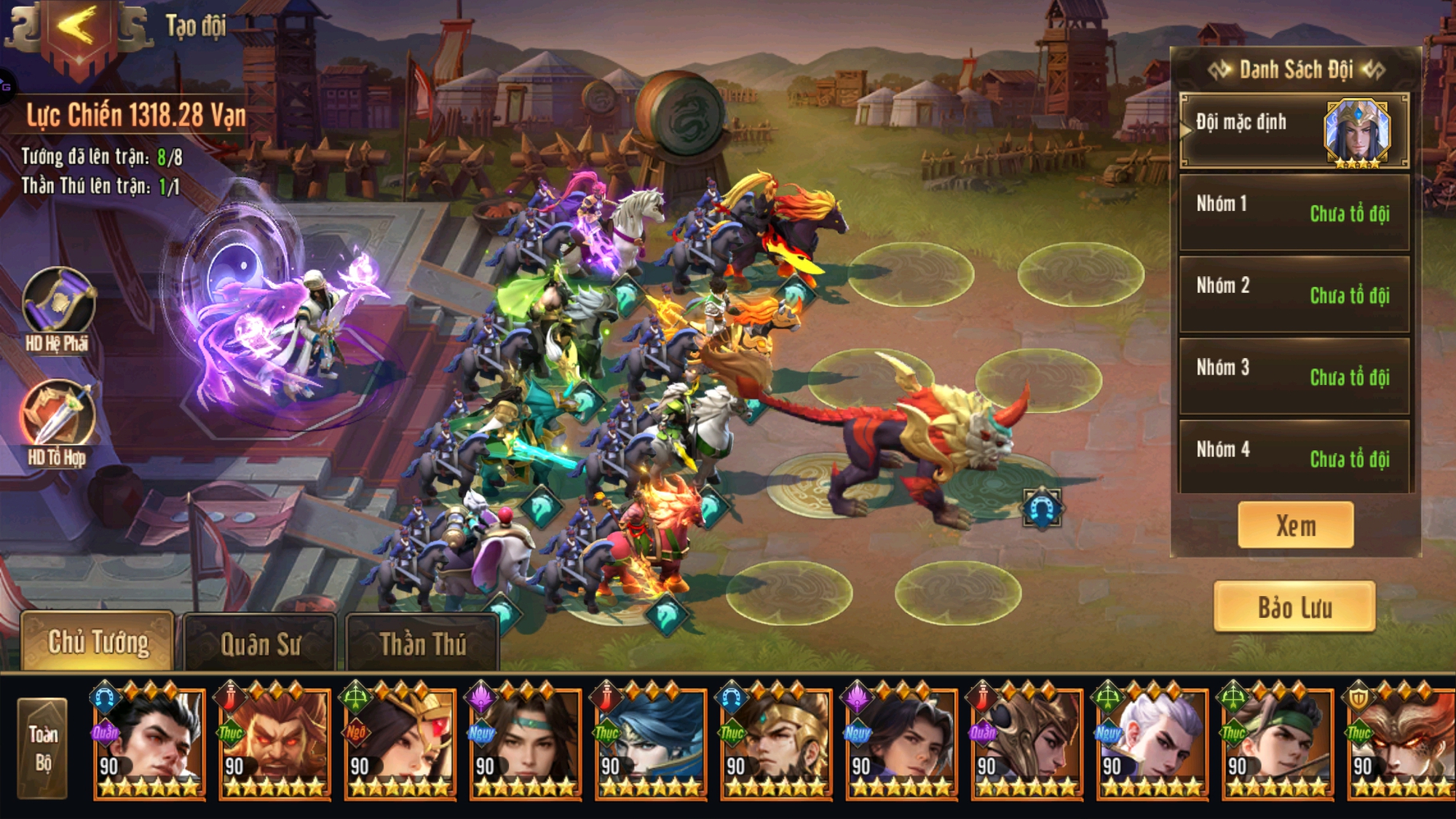Select the blue-haired Thục hero card
Image resolution: width=1456 pixels, height=819 pixels.
[651, 743]
